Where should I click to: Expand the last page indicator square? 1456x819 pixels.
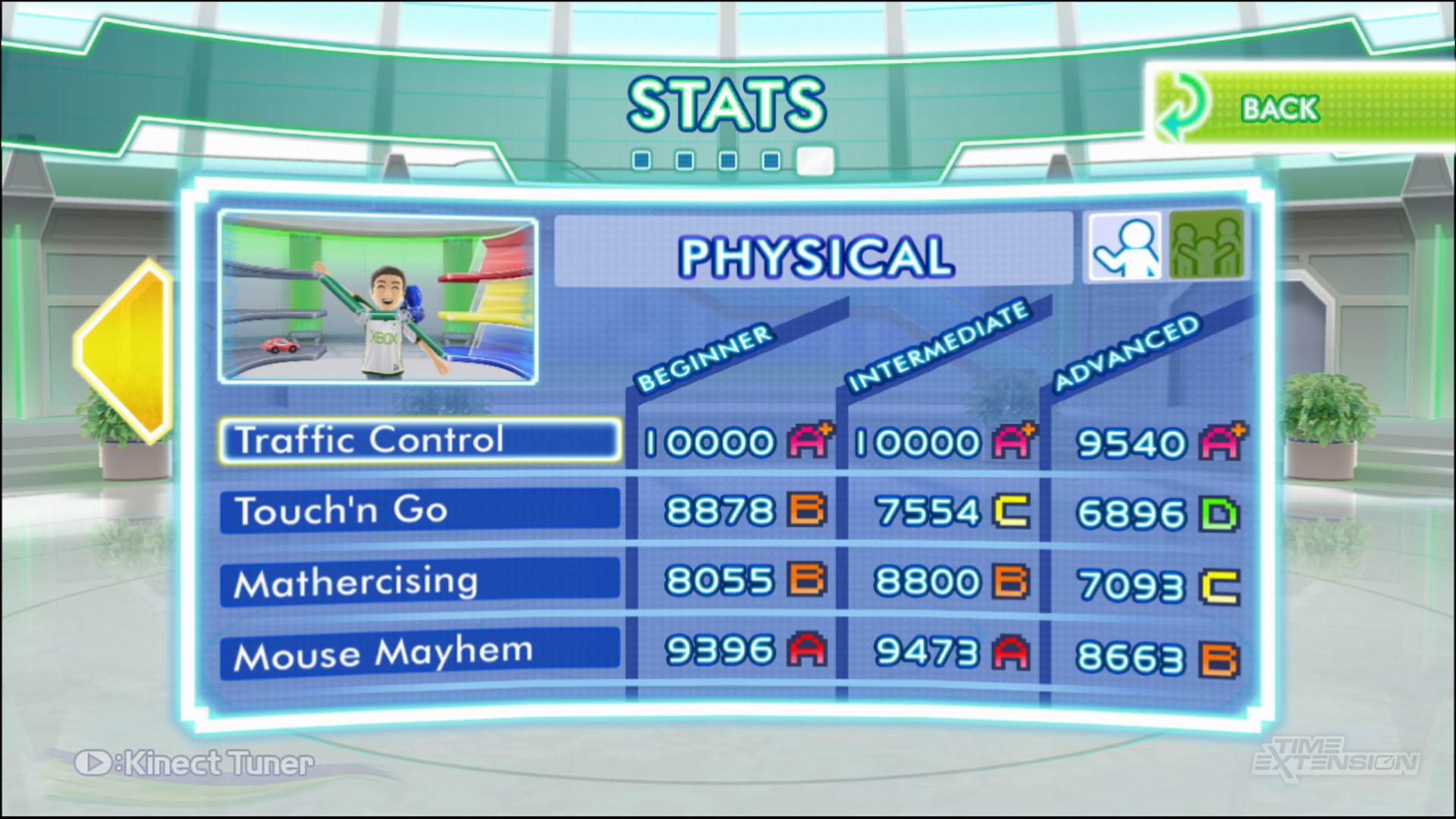[815, 161]
